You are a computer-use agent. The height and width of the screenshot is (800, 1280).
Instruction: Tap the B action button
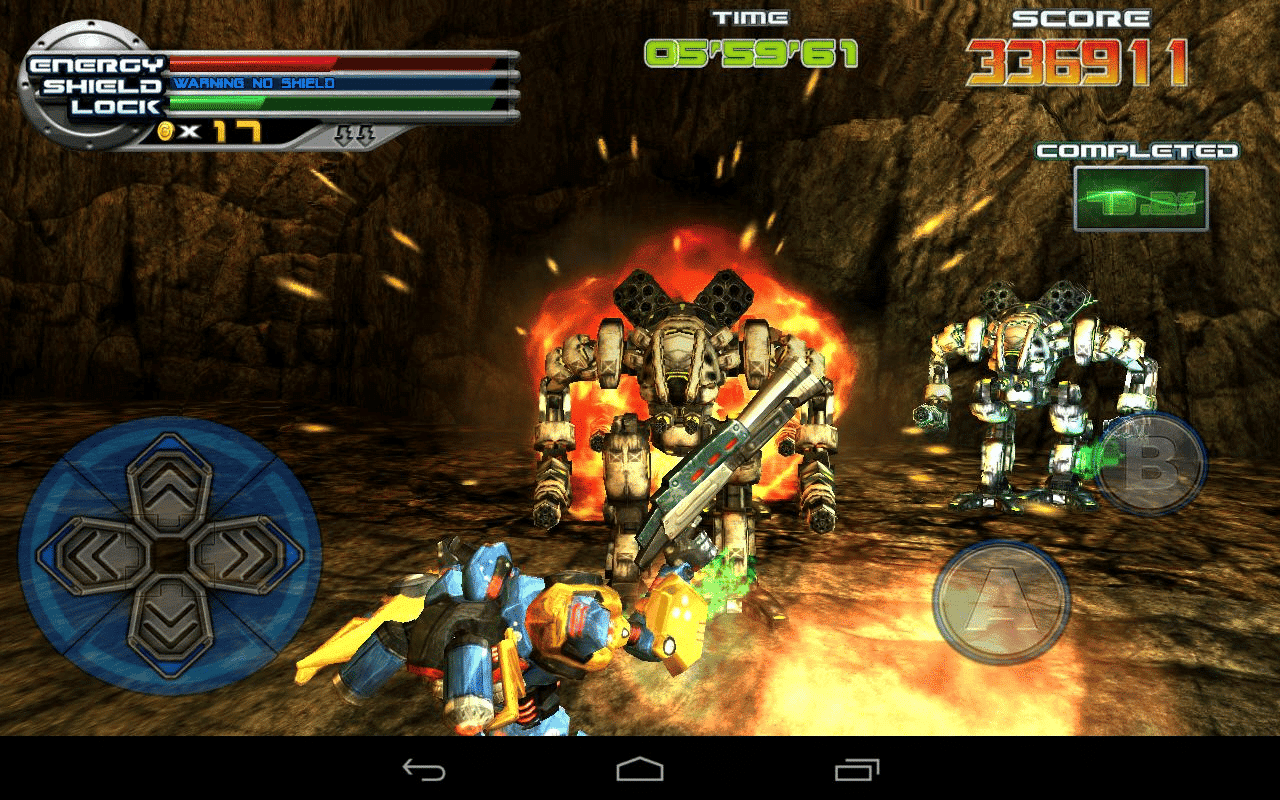(1151, 464)
